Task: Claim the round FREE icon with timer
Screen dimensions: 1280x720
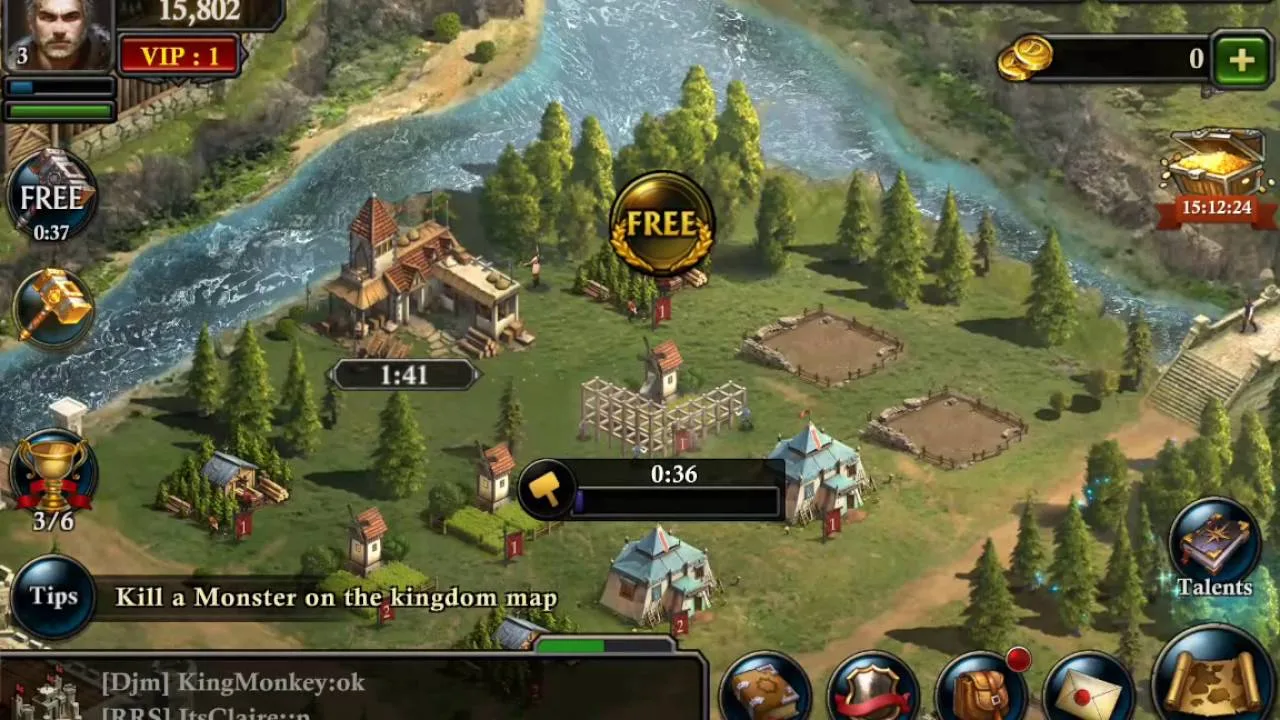Action: pyautogui.click(x=52, y=205)
